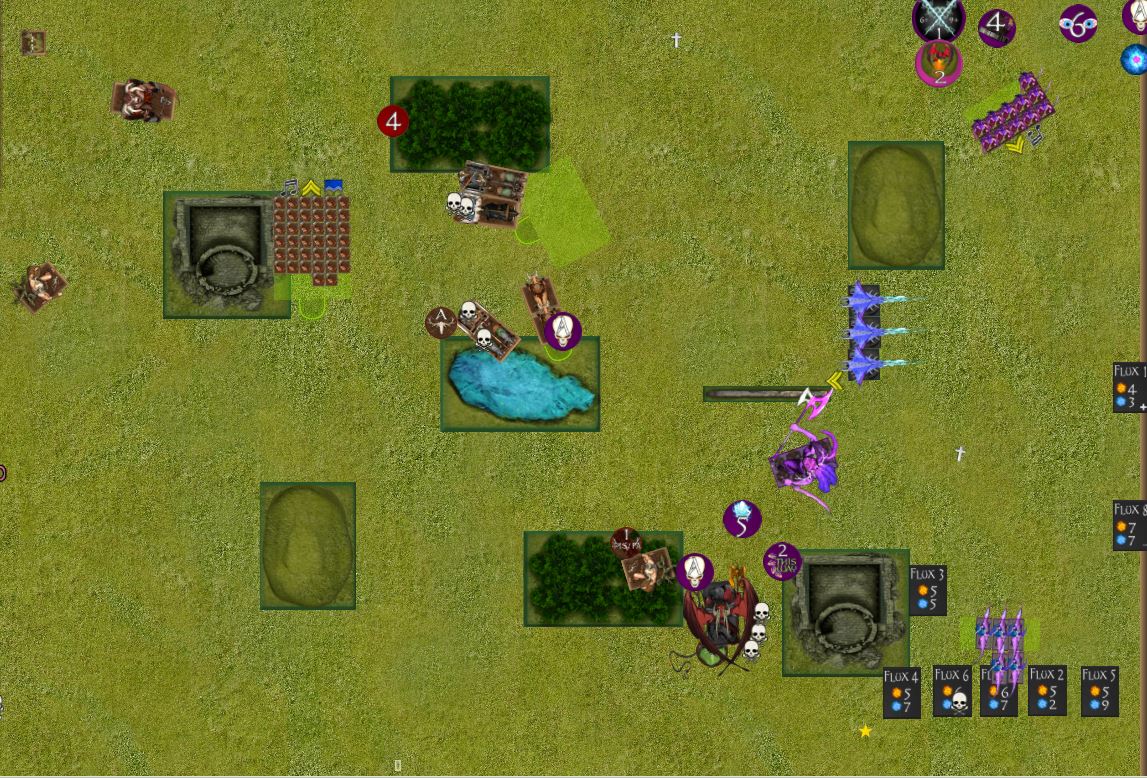Select the dark red number 1 token
1147x778 pixels.
(626, 543)
